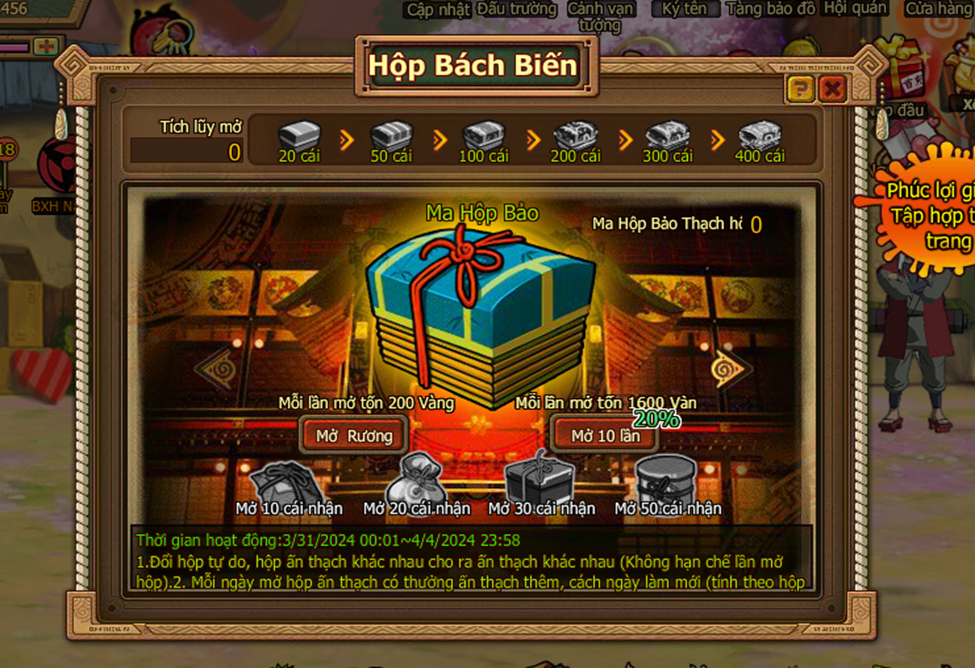Select the 100 cái milestone chest
This screenshot has height=668, width=975.
[x=483, y=135]
